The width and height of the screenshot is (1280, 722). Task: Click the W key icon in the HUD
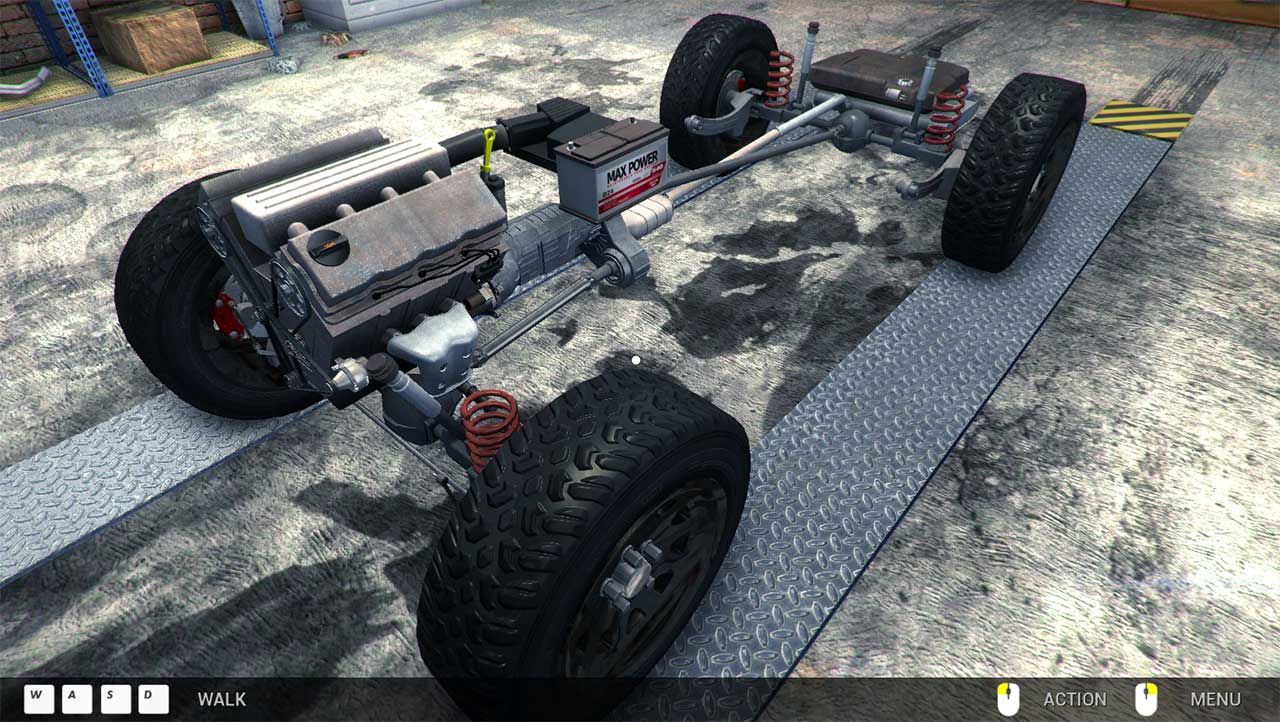click(38, 699)
